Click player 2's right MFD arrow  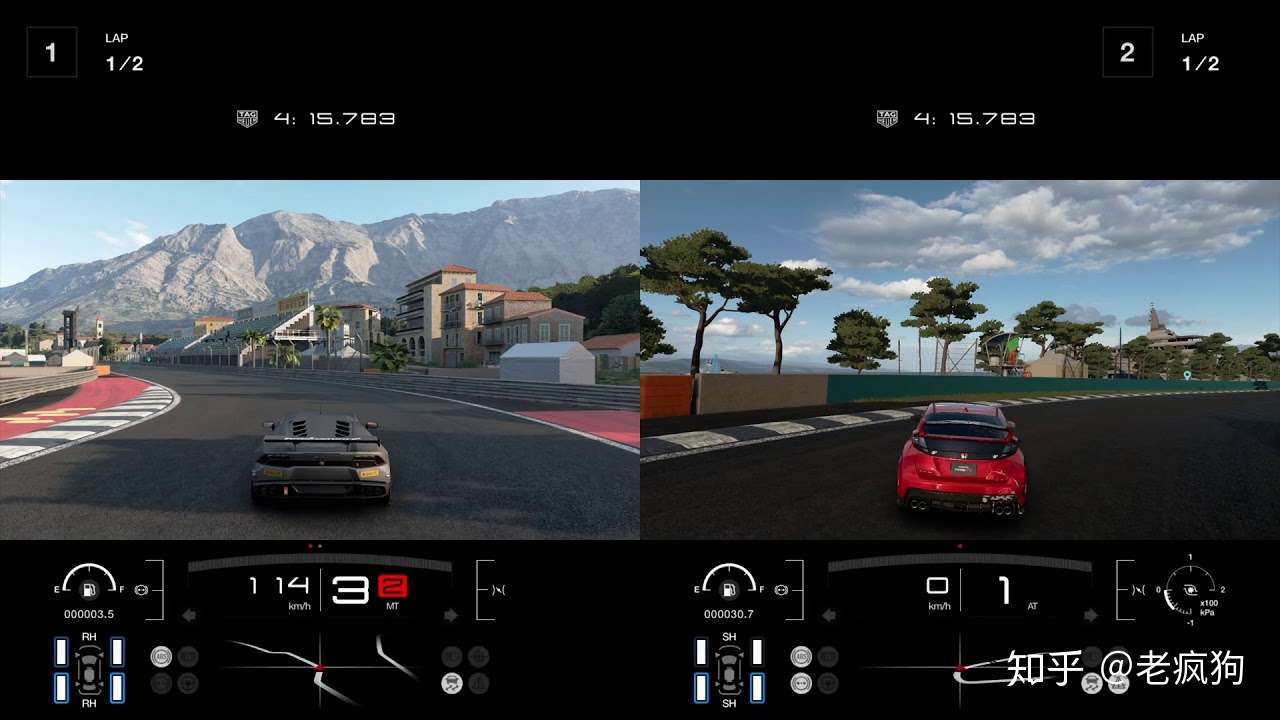pos(1091,615)
